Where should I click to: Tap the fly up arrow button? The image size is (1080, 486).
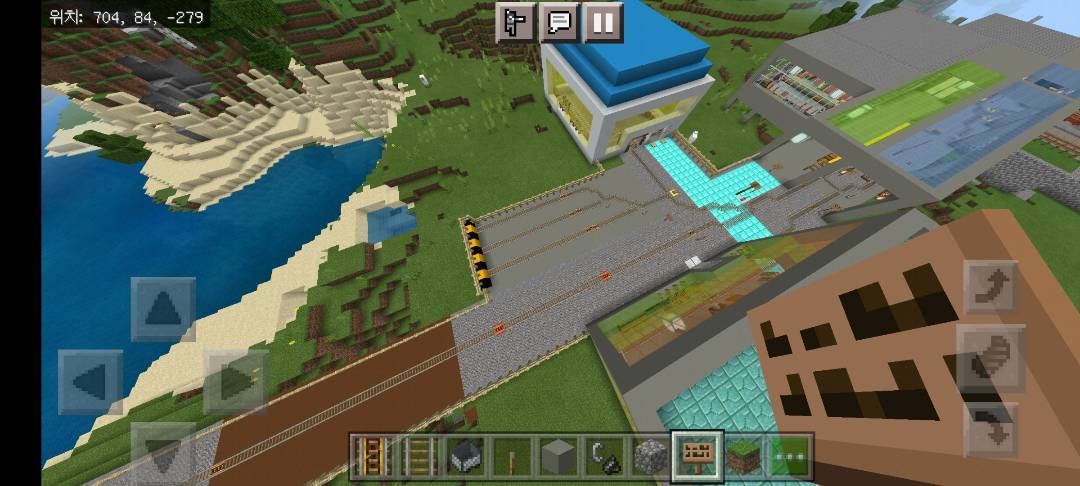point(991,288)
